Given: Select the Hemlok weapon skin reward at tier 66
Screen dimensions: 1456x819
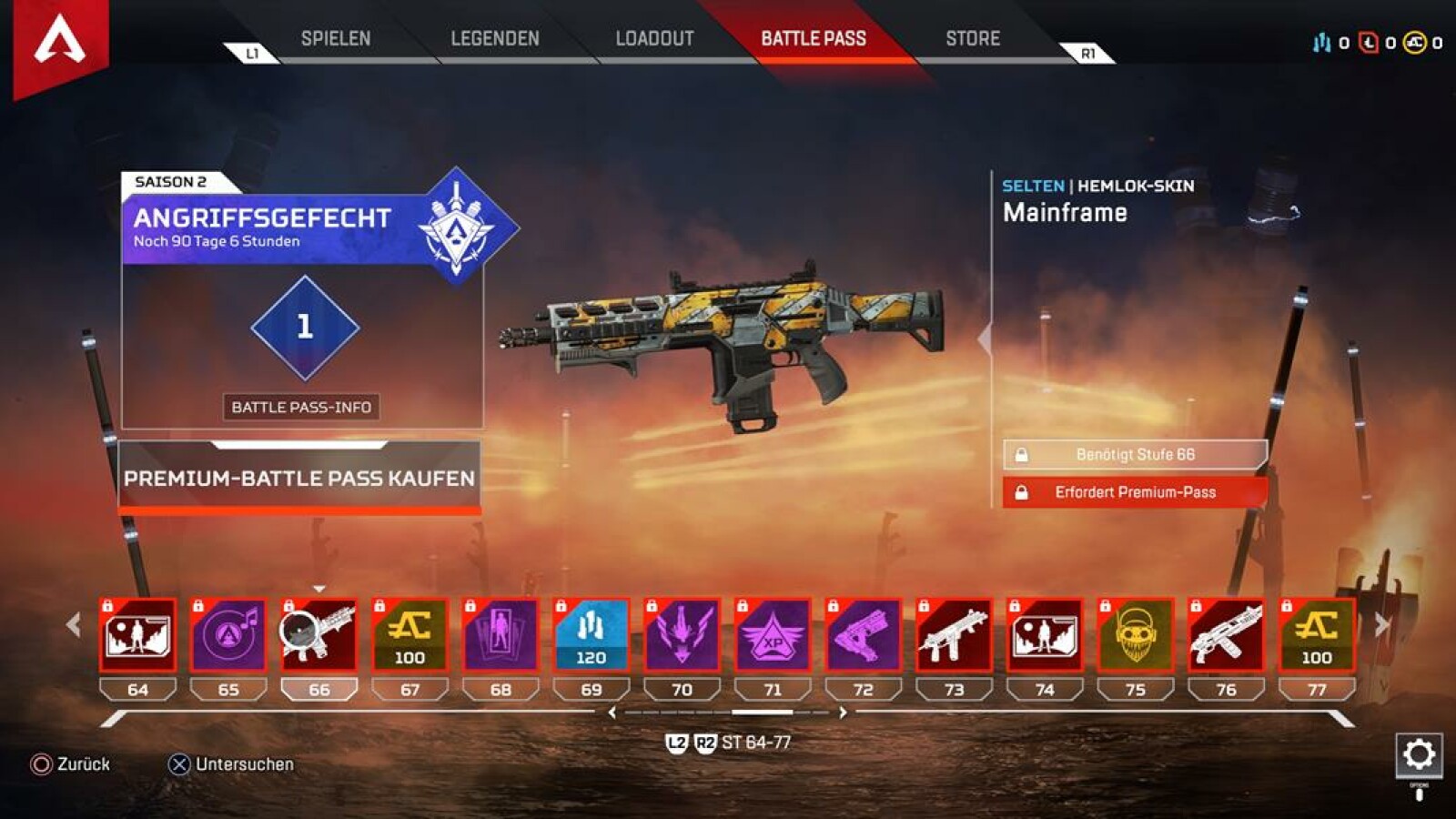Looking at the screenshot, I should coord(318,634).
